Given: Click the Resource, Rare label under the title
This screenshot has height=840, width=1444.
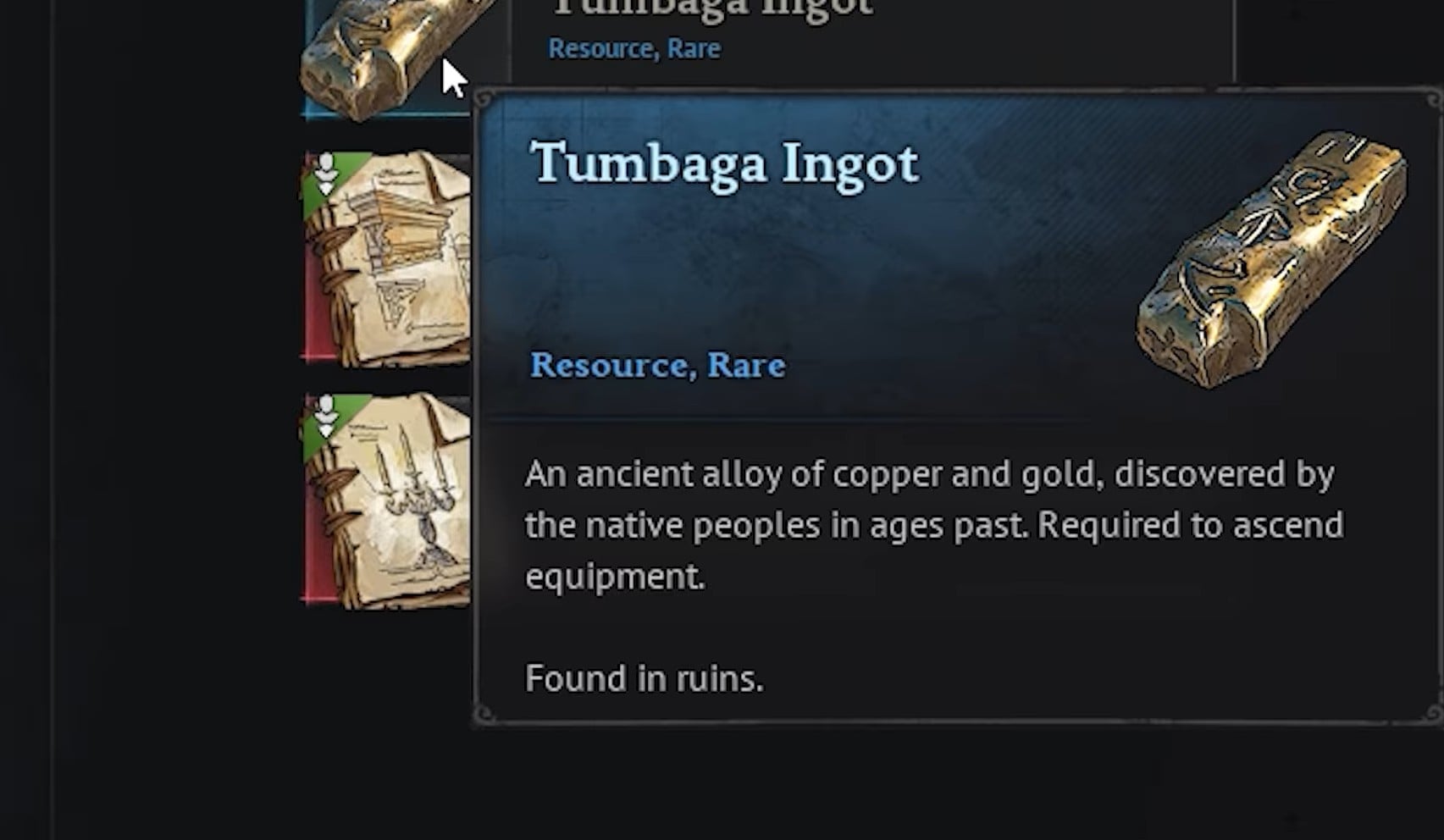Looking at the screenshot, I should point(633,48).
